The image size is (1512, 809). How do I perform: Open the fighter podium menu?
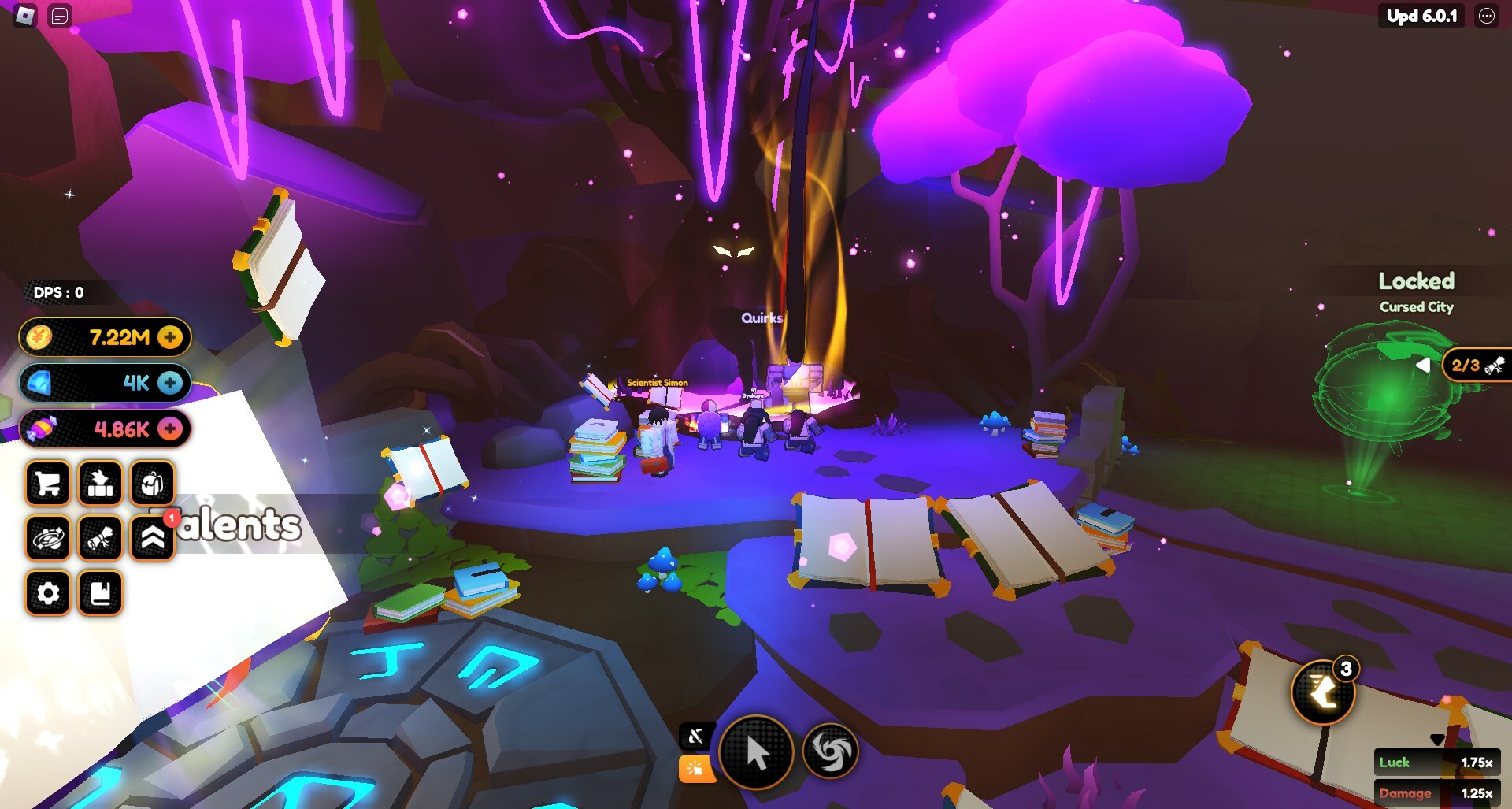(x=100, y=484)
